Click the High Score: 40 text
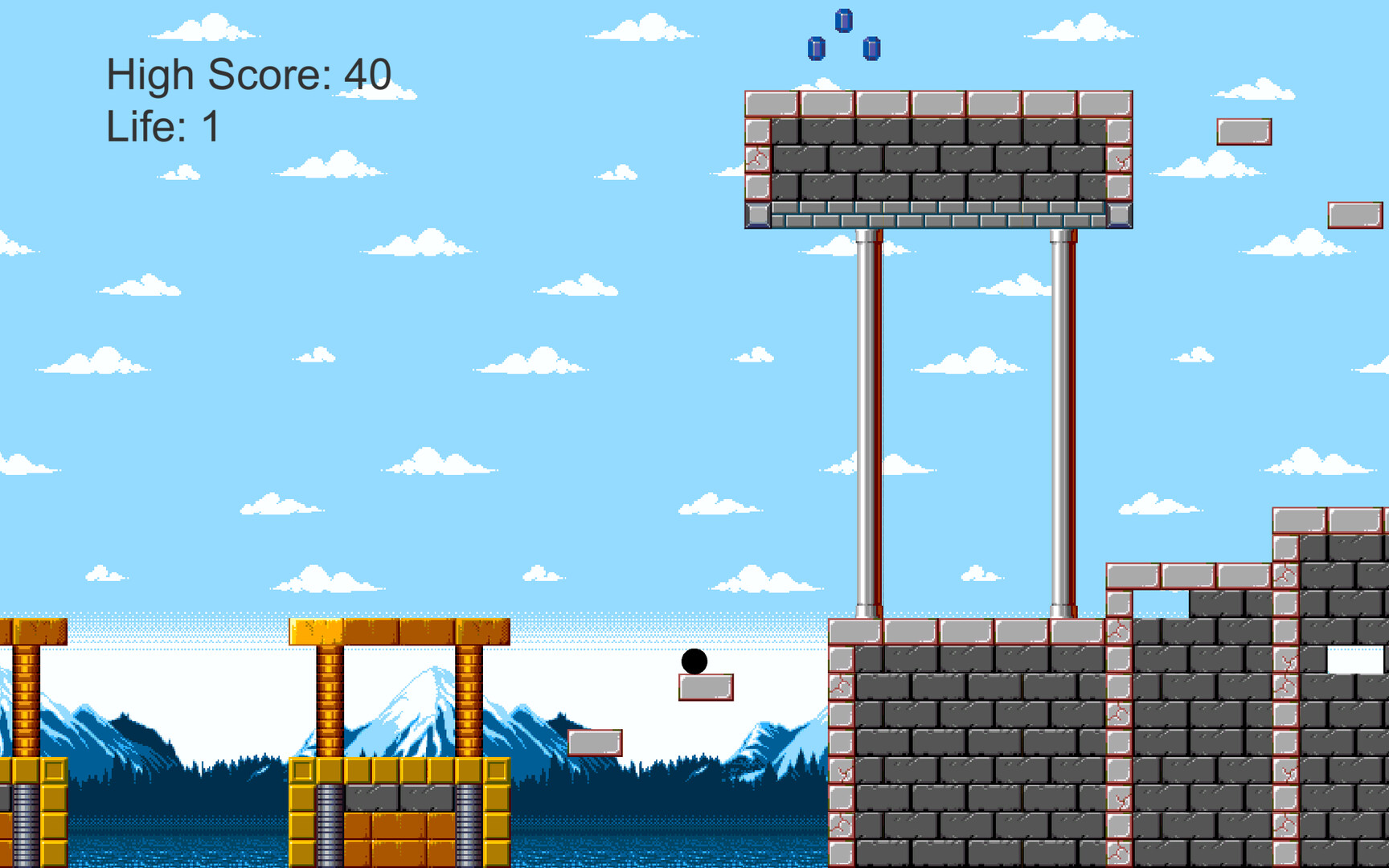The image size is (1389, 868). pos(248,75)
